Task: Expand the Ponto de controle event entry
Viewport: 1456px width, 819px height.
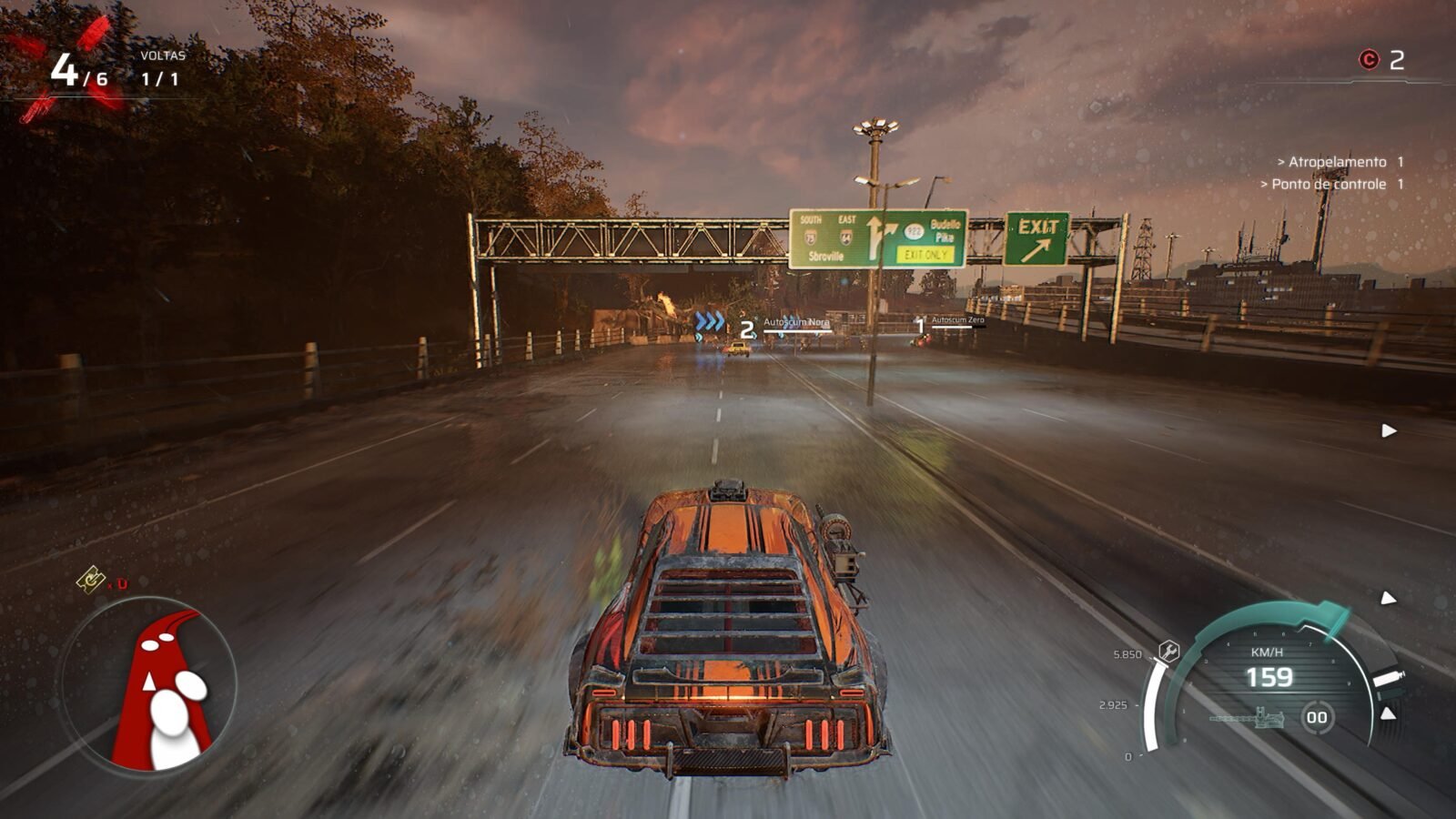Action: coord(1332,183)
